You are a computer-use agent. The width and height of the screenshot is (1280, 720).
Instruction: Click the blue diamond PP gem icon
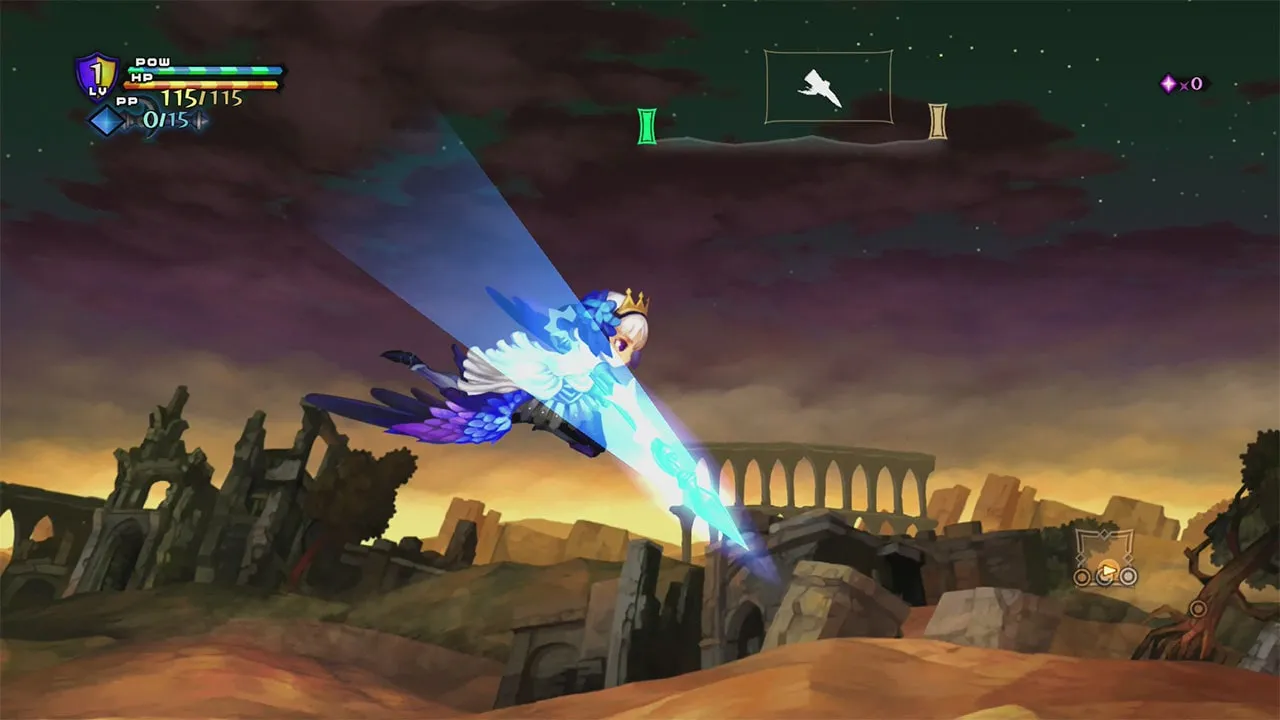106,121
